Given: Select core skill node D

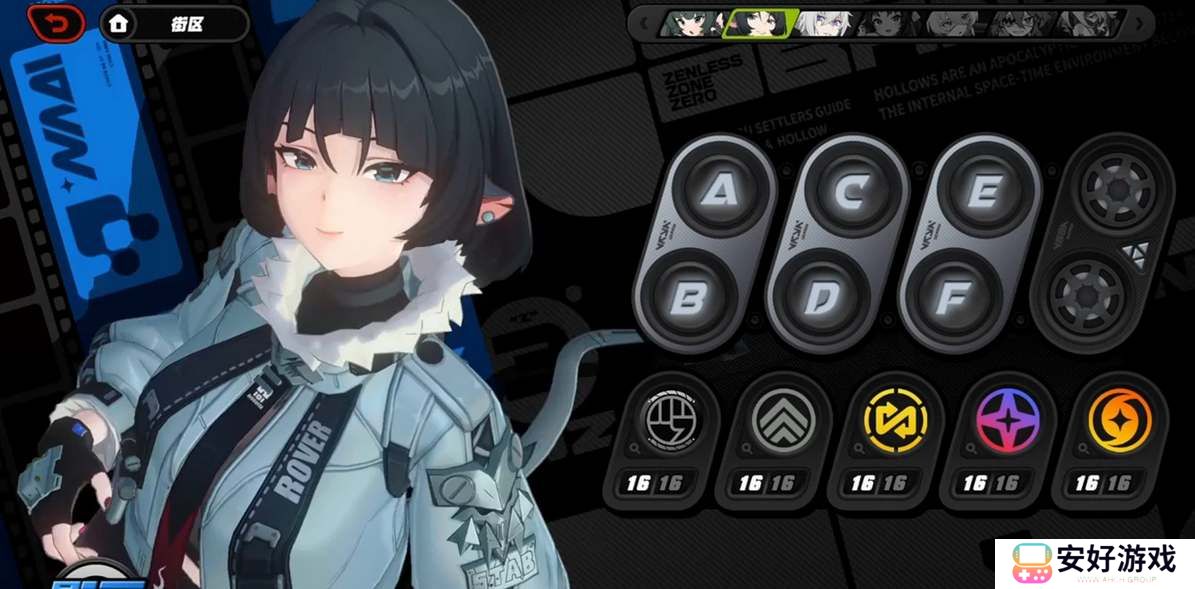Looking at the screenshot, I should pos(822,295).
